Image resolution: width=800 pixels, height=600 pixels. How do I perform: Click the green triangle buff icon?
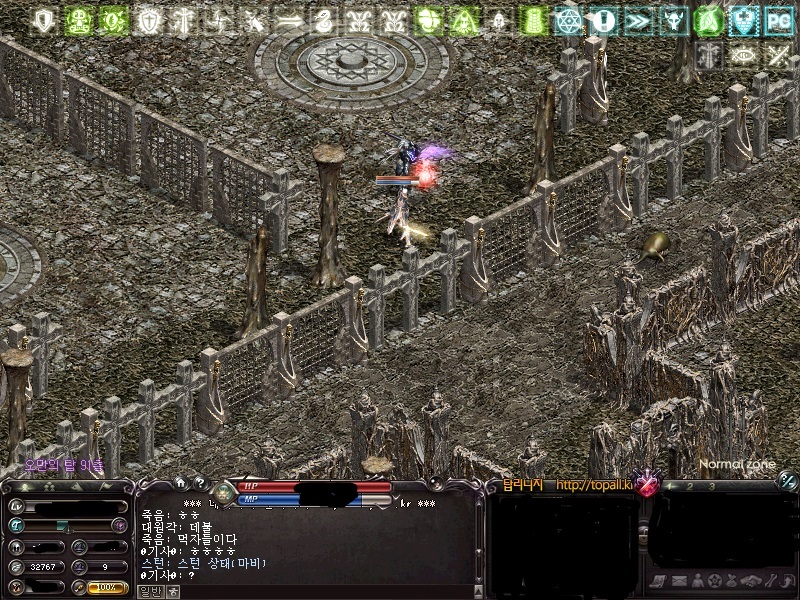pos(463,20)
